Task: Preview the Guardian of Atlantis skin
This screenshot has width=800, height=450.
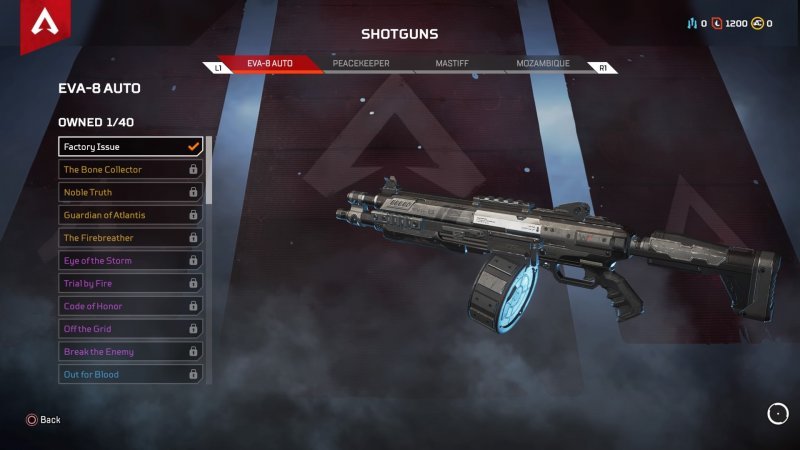Action: pyautogui.click(x=131, y=215)
